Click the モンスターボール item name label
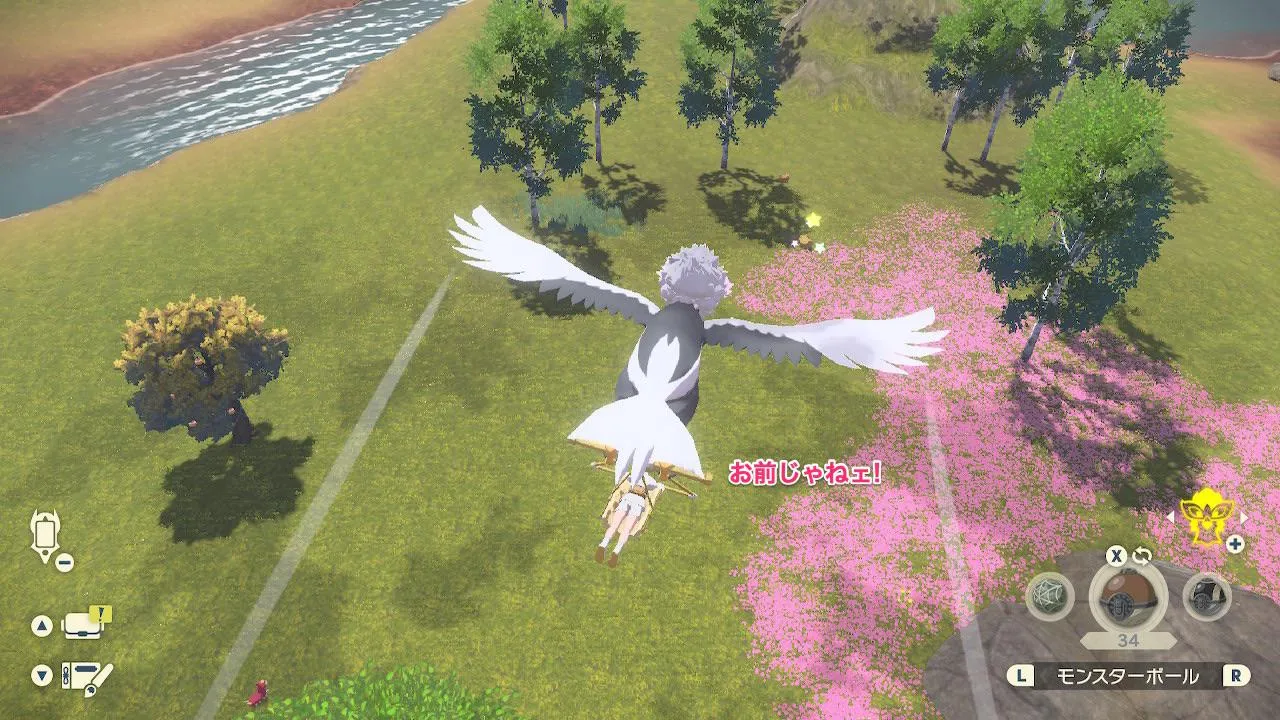The height and width of the screenshot is (720, 1280). pos(1127,677)
